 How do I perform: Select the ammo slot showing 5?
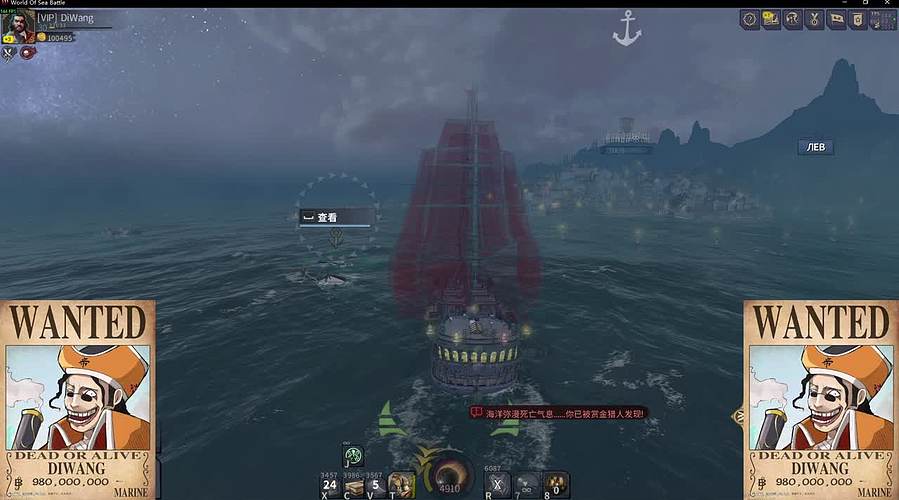pos(376,485)
